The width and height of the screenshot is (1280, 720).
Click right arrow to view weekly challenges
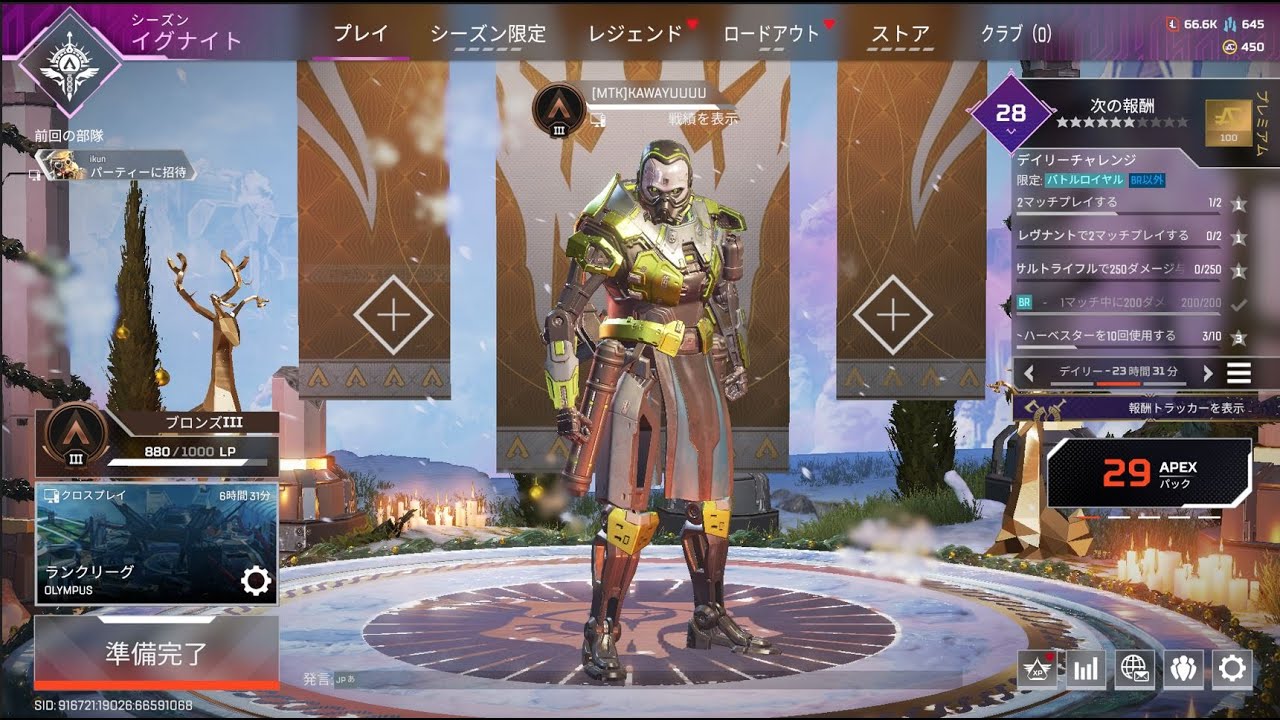(1210, 372)
